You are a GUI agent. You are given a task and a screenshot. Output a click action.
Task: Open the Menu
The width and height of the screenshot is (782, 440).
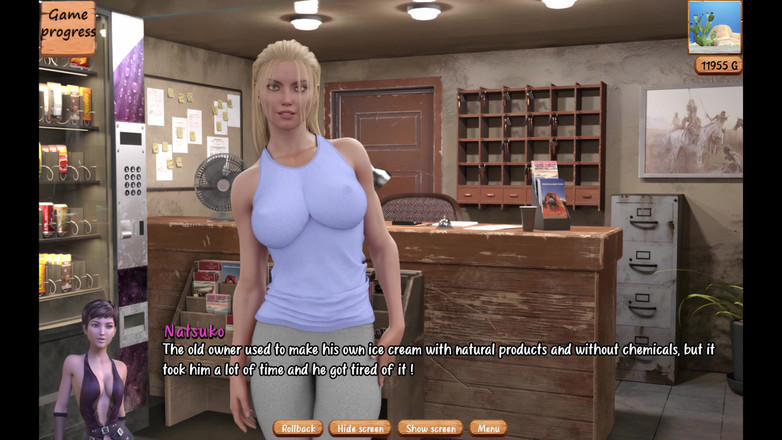tap(488, 428)
